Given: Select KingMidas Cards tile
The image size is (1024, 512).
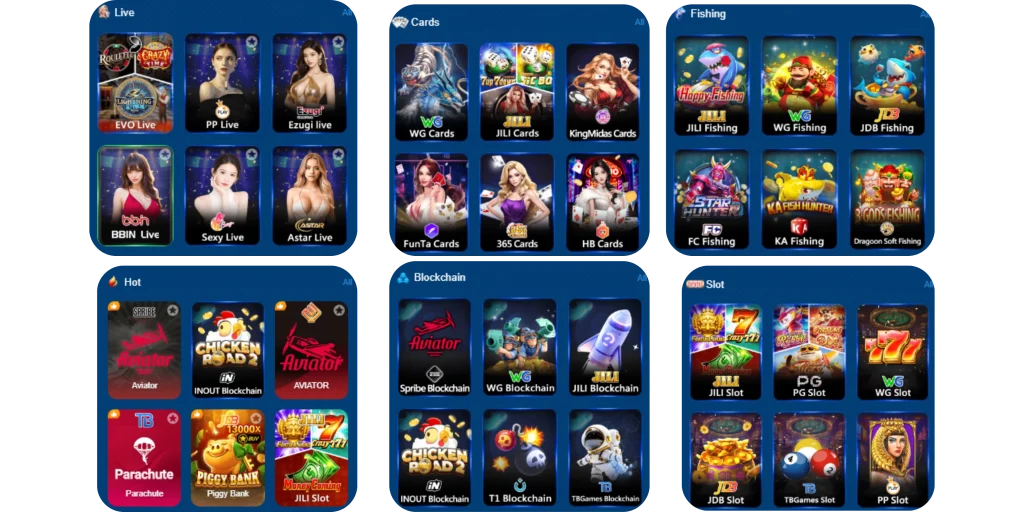Looking at the screenshot, I should click(x=603, y=92).
